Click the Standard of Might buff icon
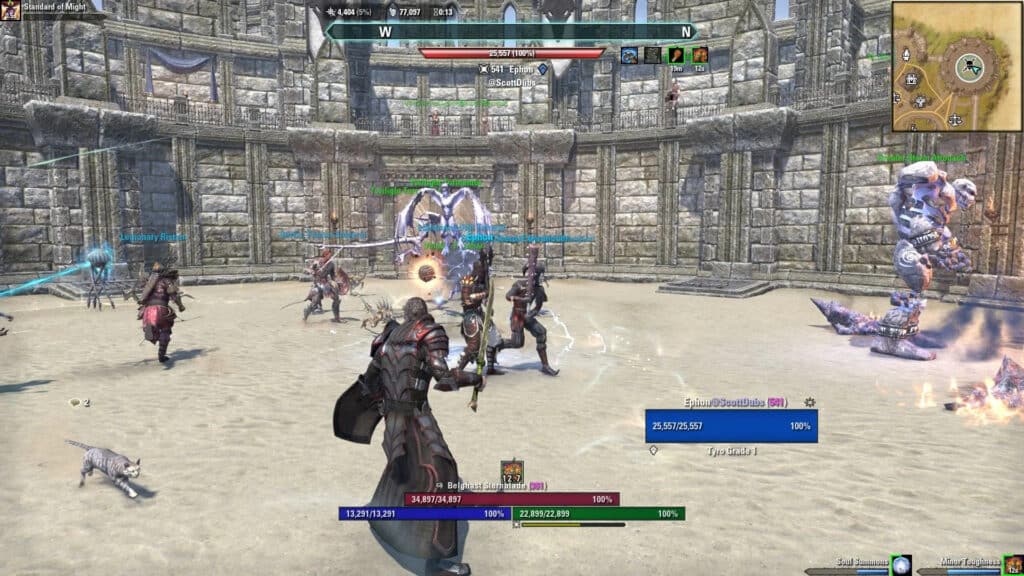This screenshot has height=576, width=1024. pos(11,11)
